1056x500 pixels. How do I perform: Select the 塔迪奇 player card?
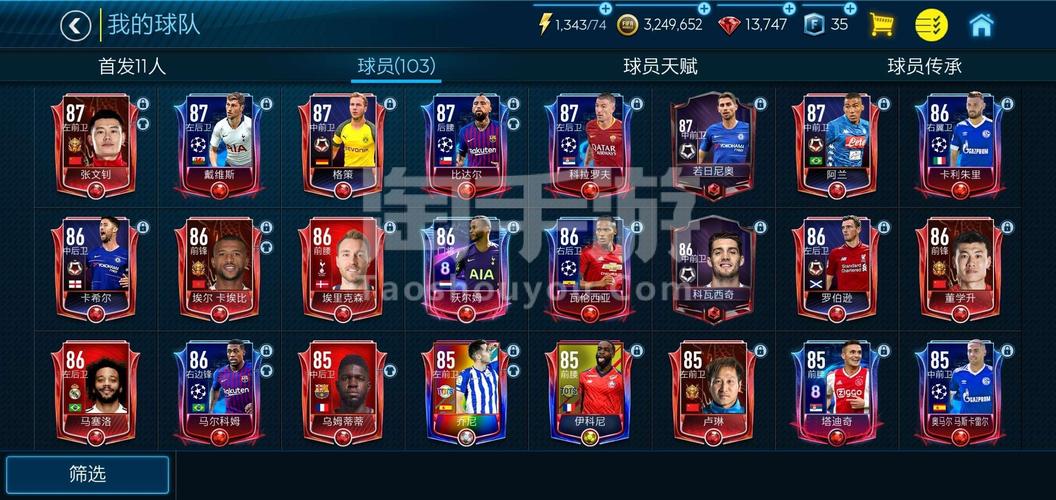pos(837,391)
